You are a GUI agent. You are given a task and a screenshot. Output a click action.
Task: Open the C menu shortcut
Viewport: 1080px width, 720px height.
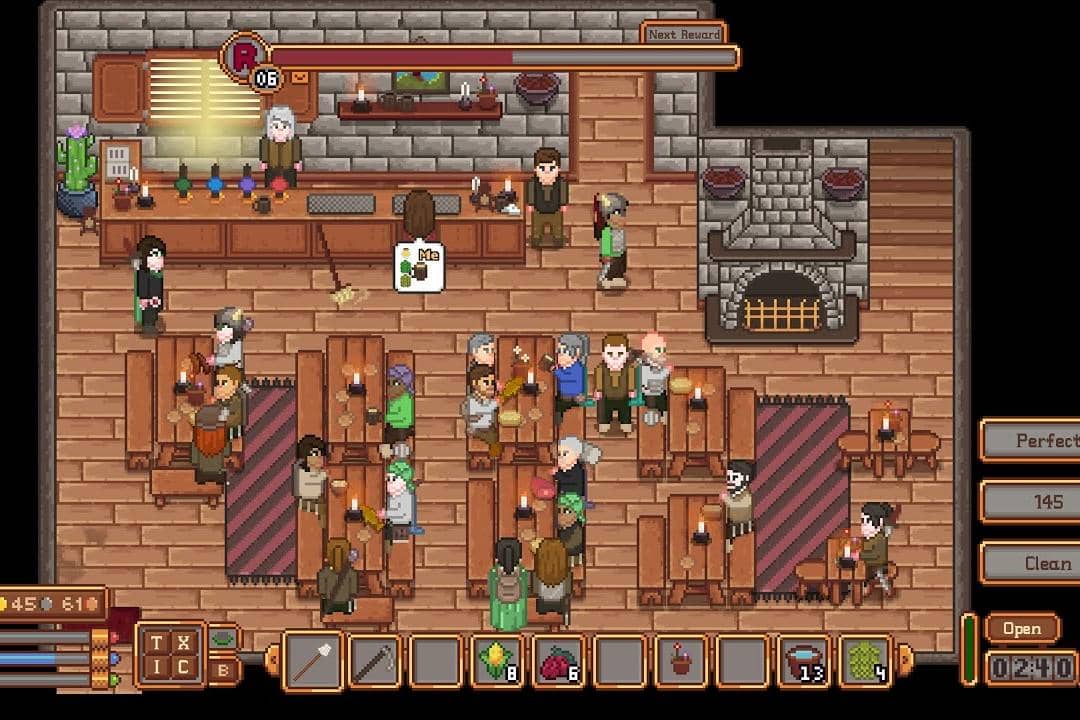[x=185, y=668]
